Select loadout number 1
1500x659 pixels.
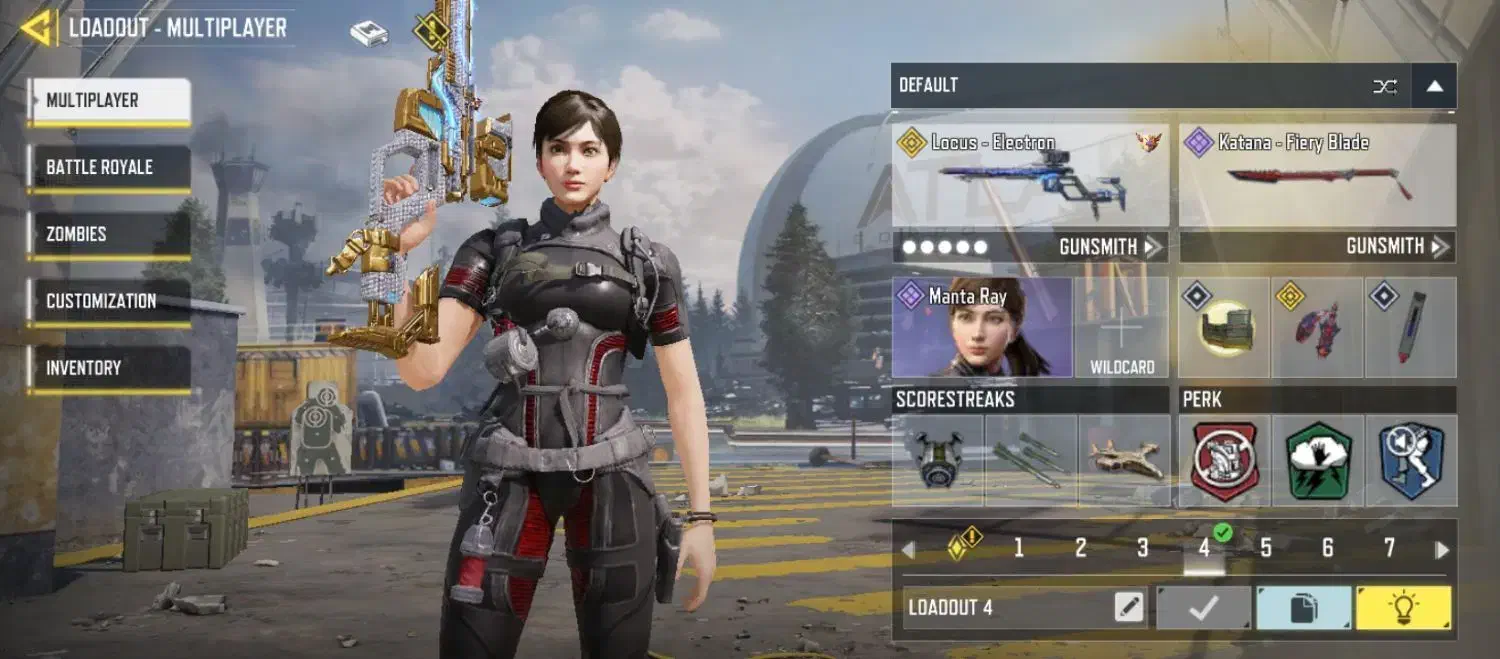pos(1019,548)
